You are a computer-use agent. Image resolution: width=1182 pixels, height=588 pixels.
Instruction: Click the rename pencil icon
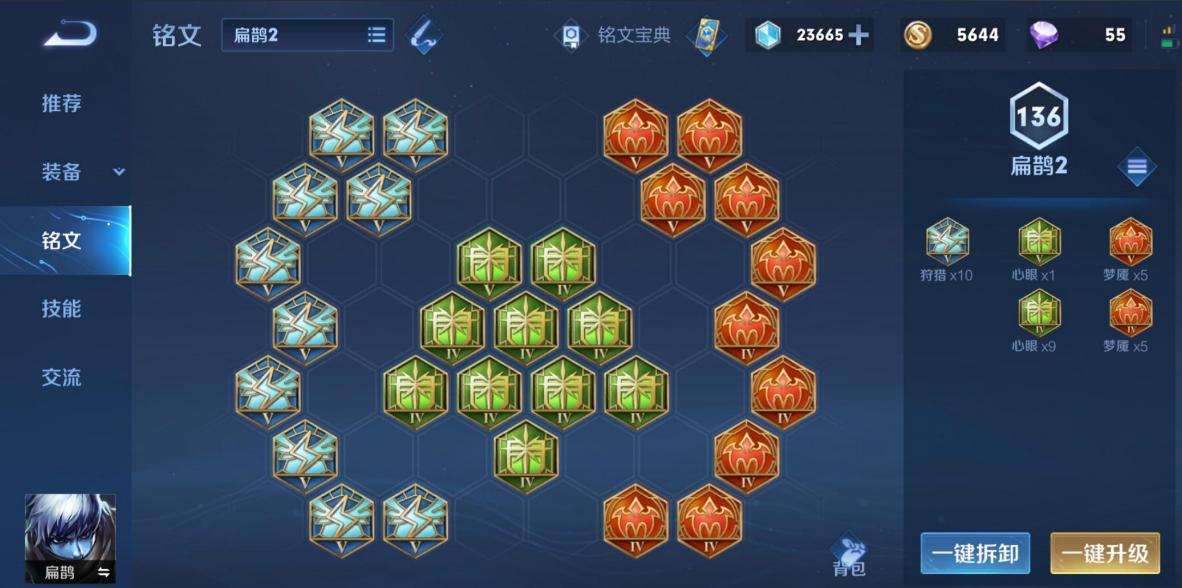click(x=425, y=36)
